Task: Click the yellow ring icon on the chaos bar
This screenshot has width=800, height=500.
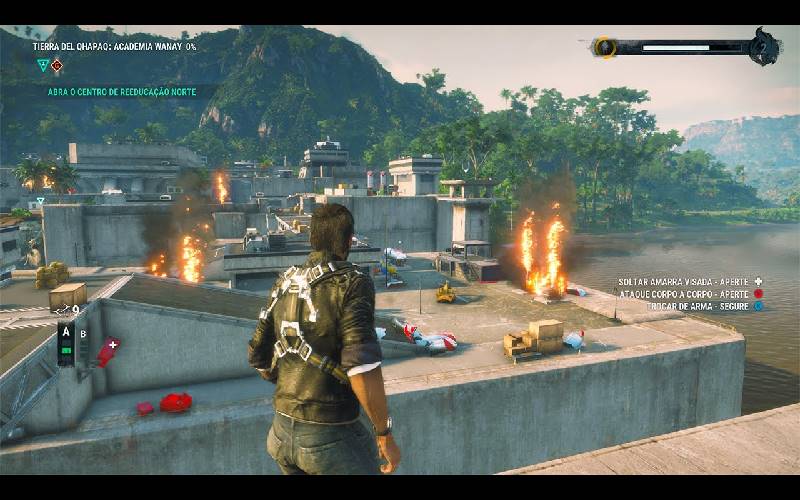Action: pyautogui.click(x=603, y=47)
